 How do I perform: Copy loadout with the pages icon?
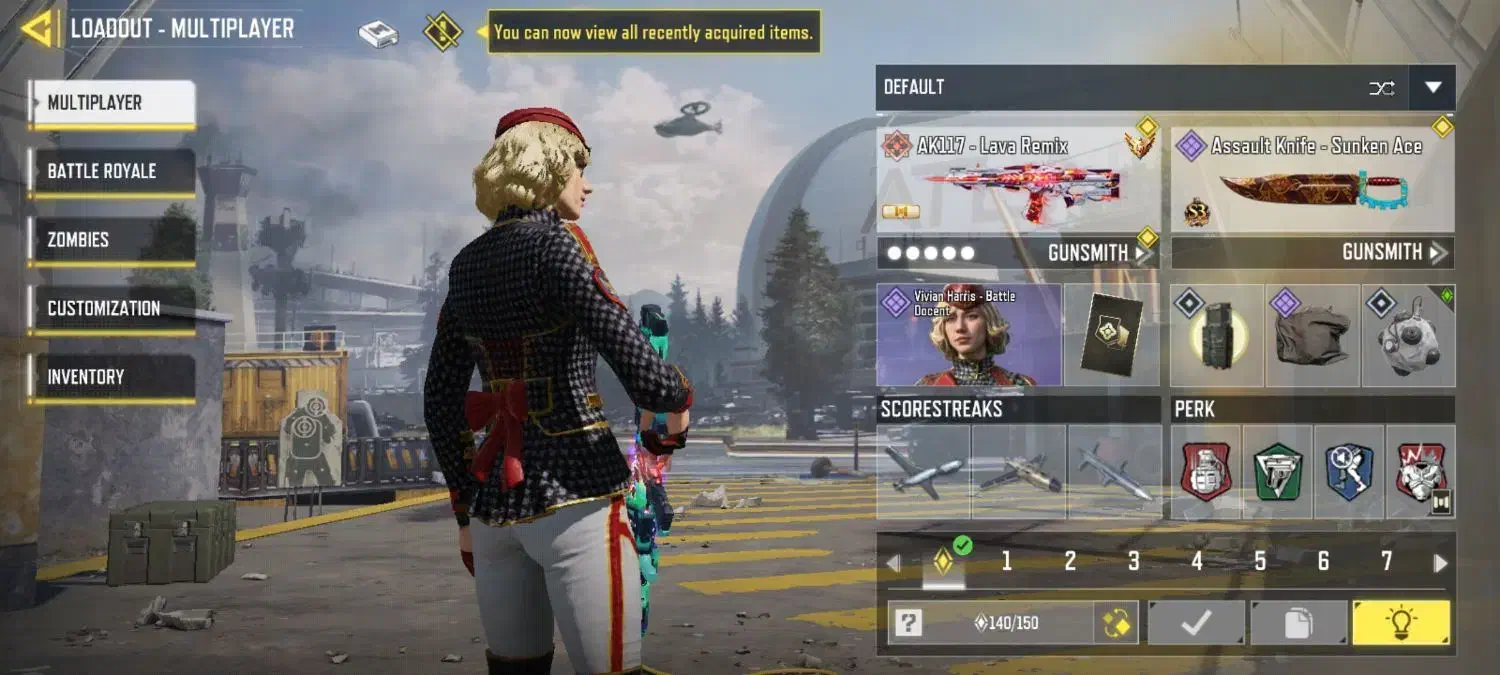1298,624
